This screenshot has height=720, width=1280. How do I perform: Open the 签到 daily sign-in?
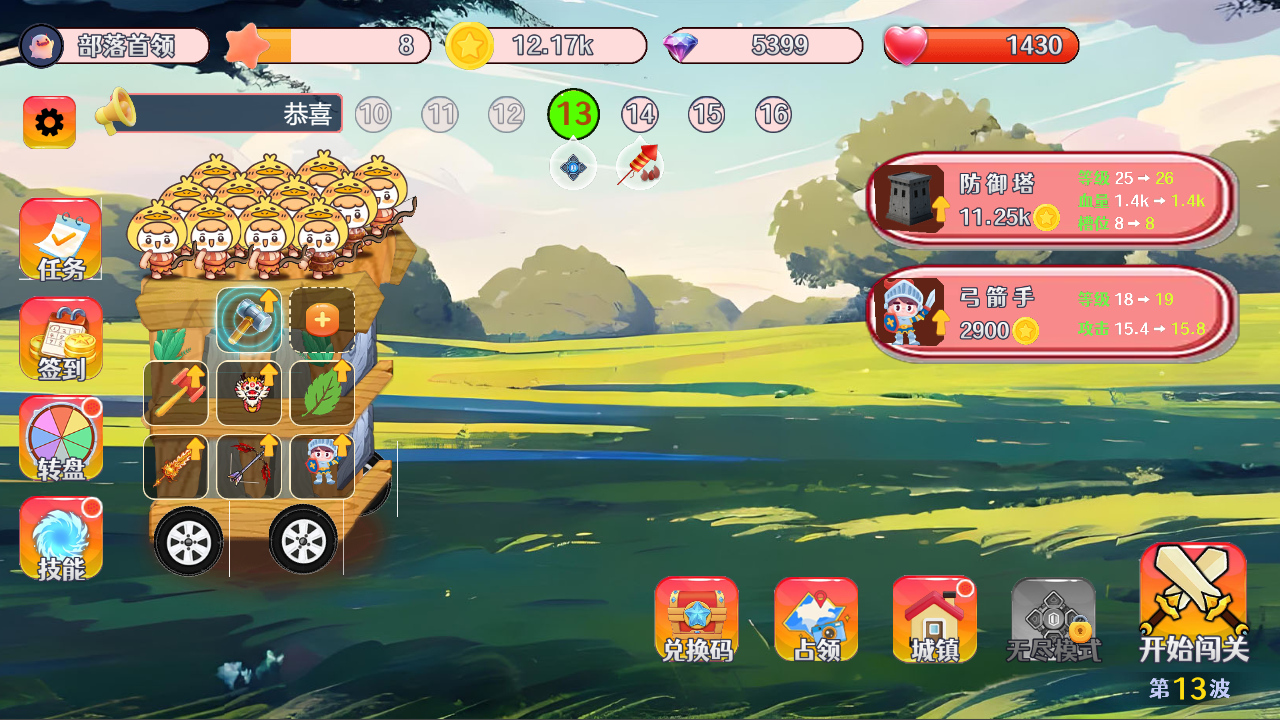[60, 340]
